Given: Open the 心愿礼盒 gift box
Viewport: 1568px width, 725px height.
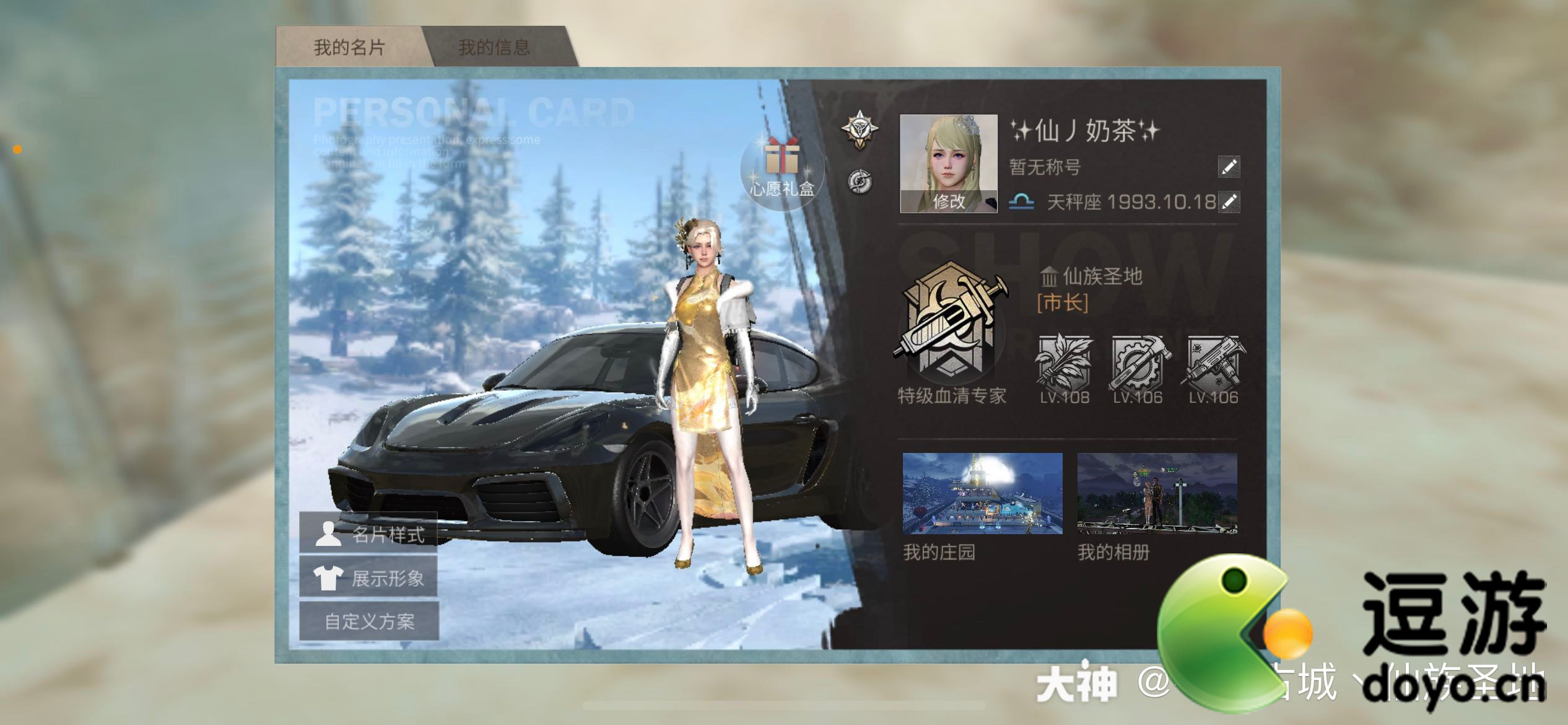Looking at the screenshot, I should point(782,167).
